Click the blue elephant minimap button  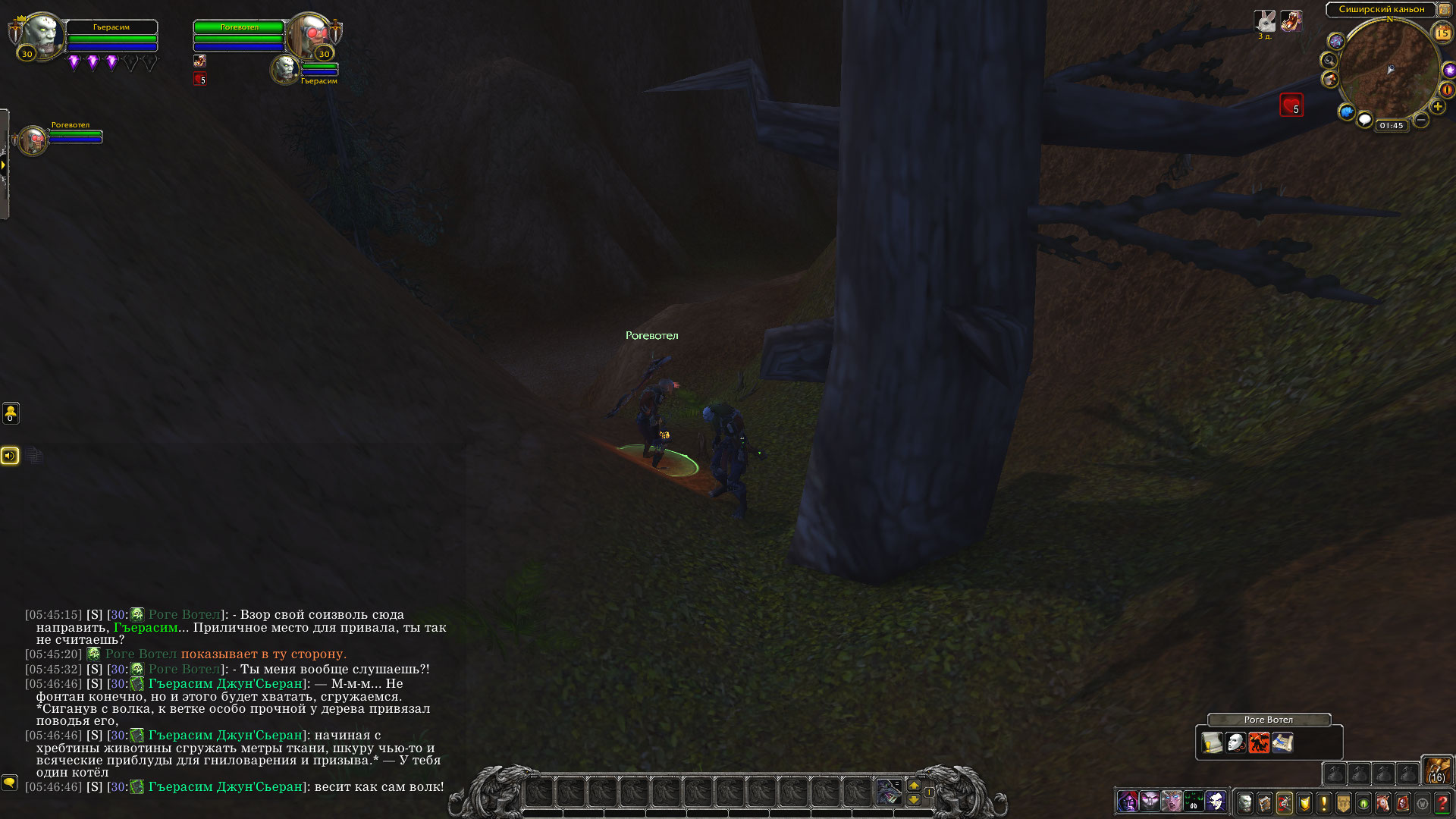[x=1346, y=112]
